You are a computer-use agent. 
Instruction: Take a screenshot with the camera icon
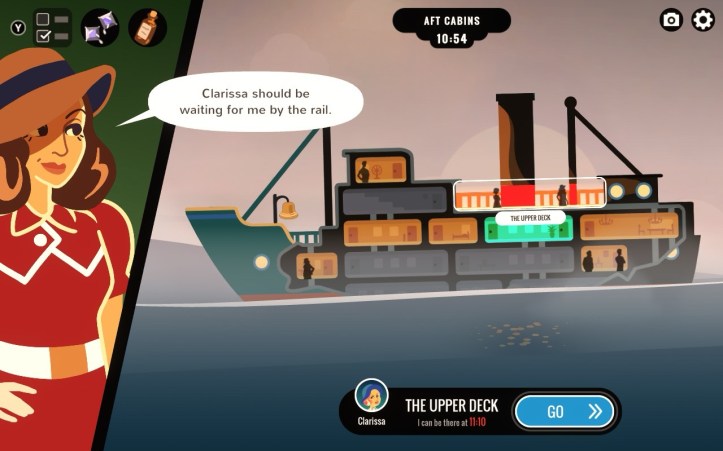[672, 20]
